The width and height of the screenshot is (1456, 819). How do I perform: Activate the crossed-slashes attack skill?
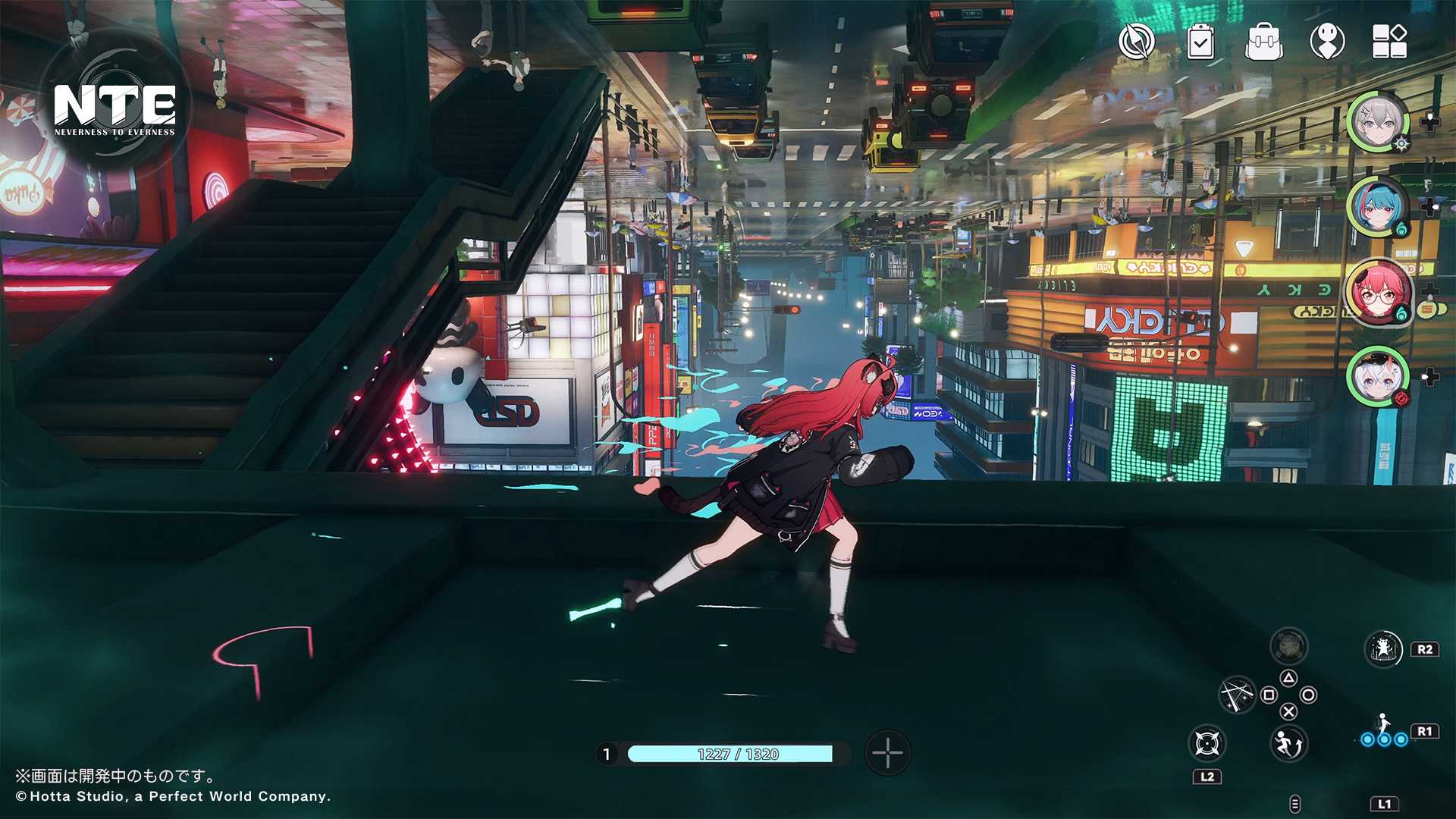click(1237, 694)
